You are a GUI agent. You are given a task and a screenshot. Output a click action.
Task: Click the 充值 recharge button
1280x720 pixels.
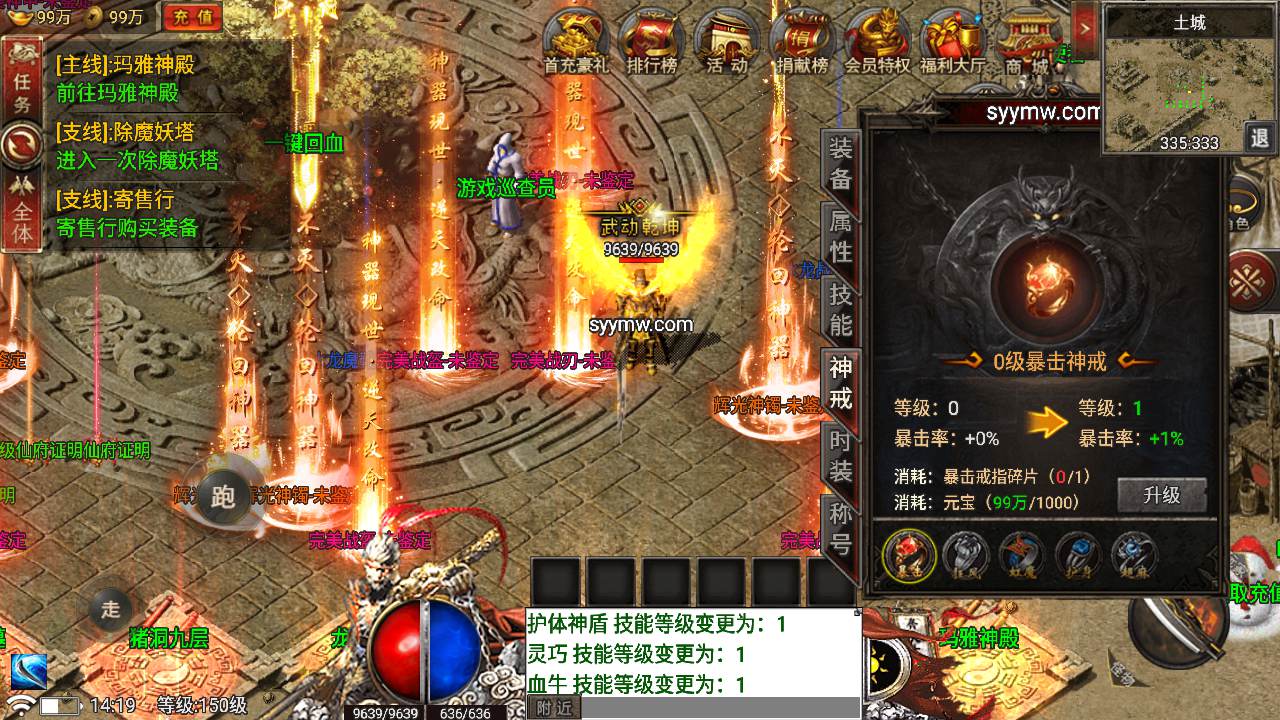[192, 16]
